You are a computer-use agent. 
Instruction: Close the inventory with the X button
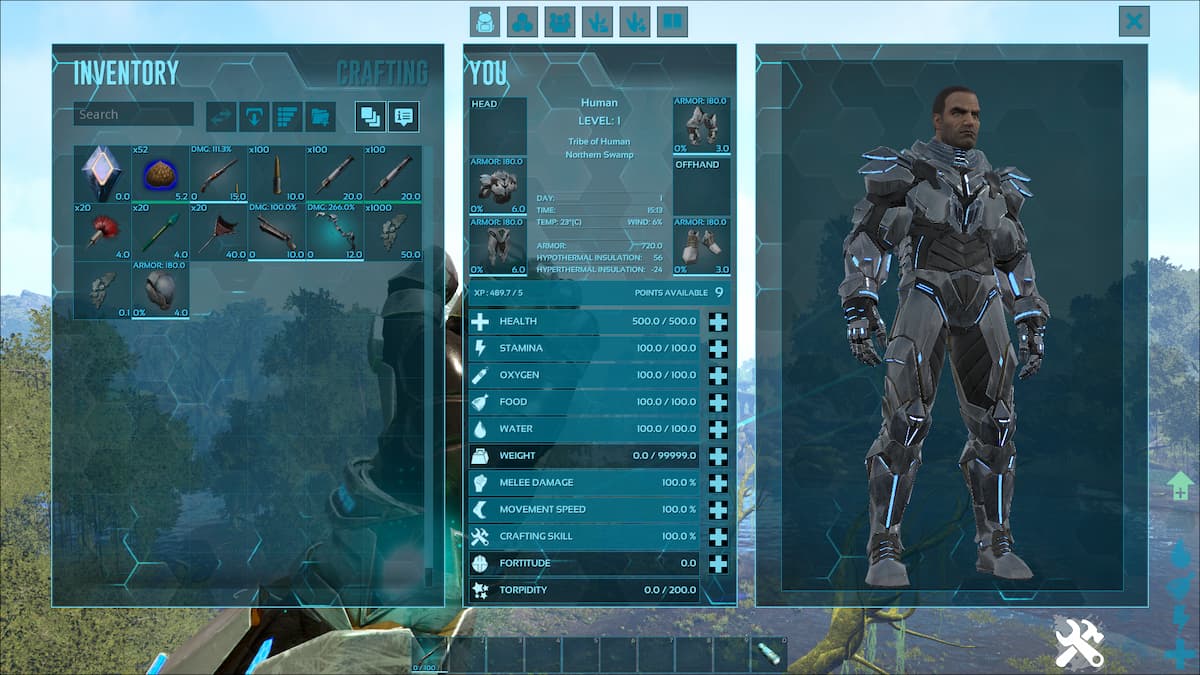coord(1134,21)
